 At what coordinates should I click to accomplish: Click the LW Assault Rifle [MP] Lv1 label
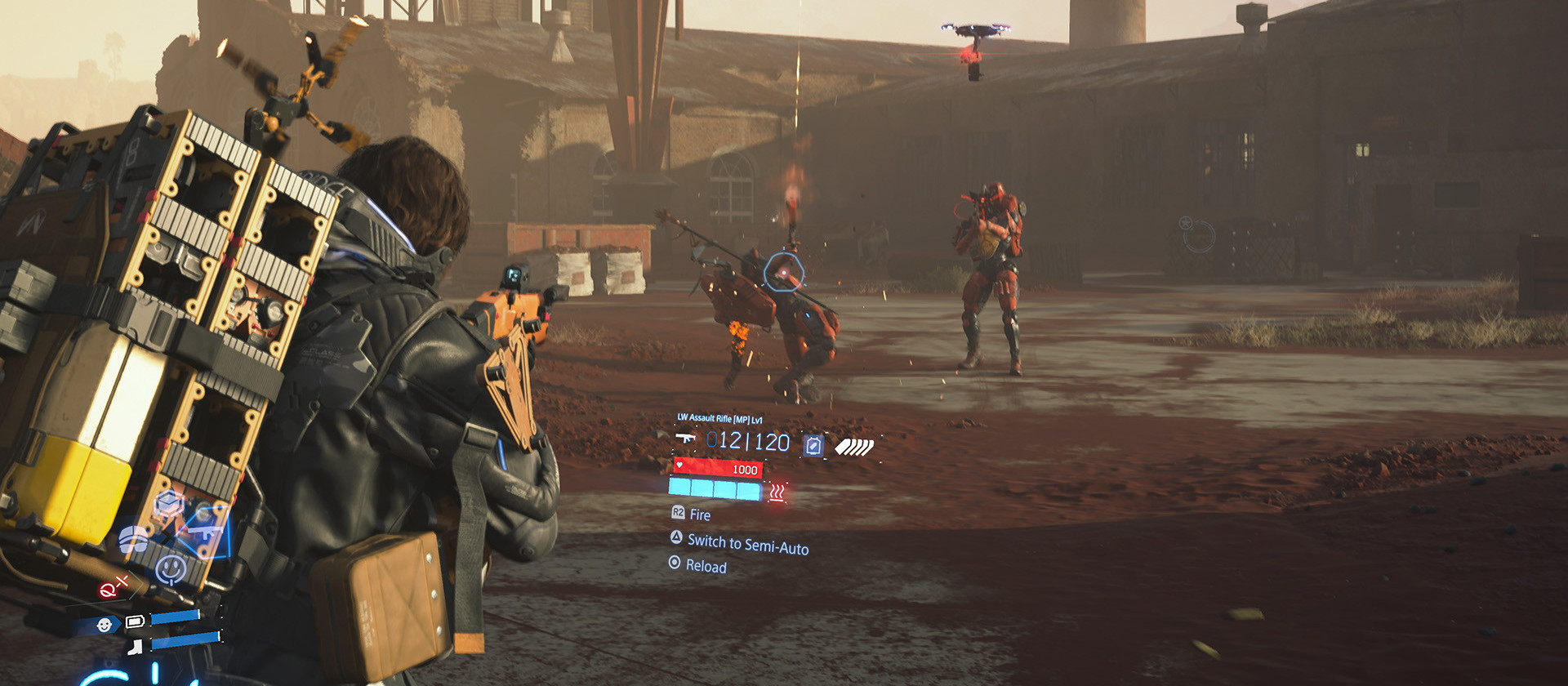point(719,417)
